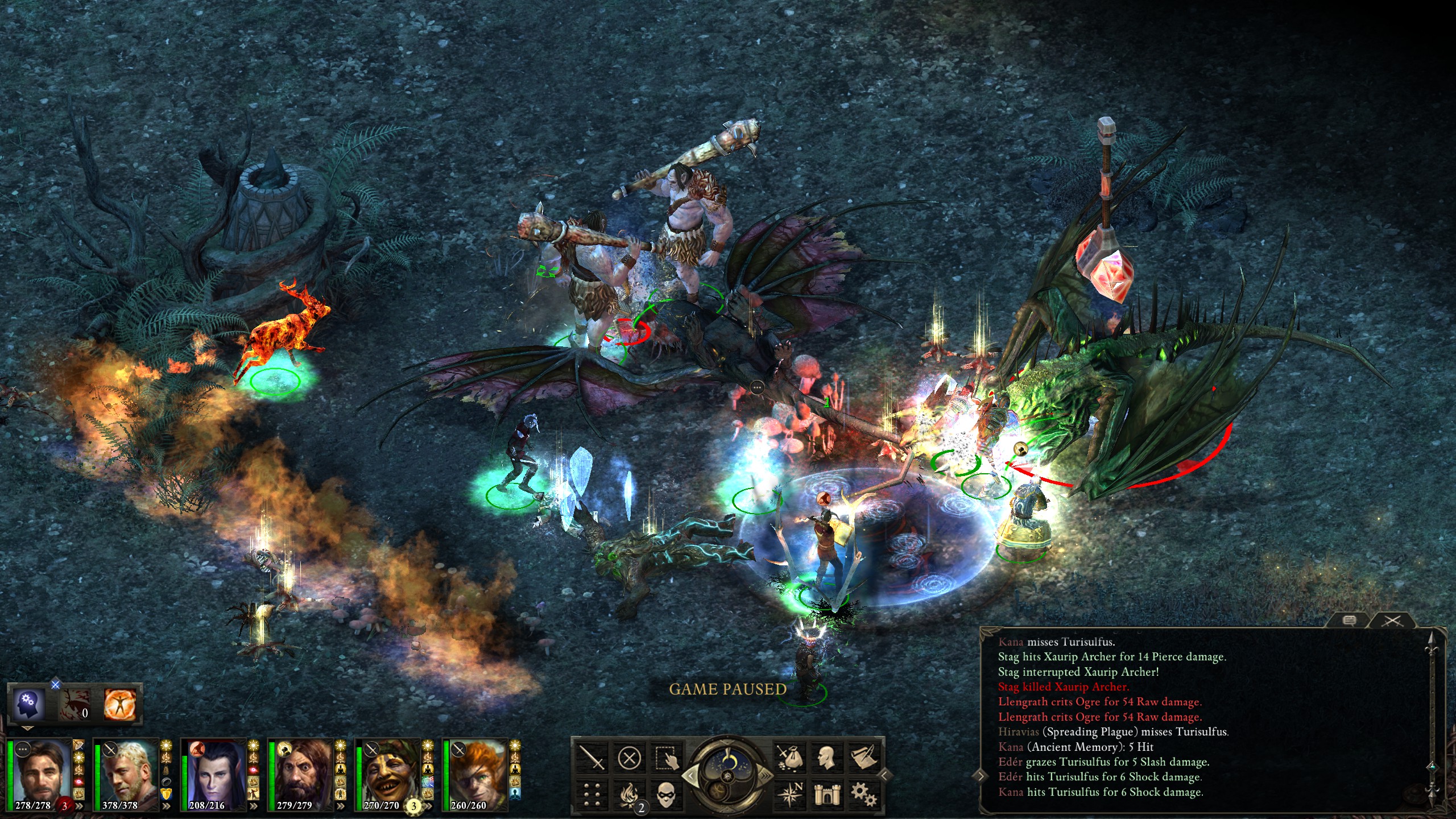
Task: Open the options gears icon
Action: coord(864,795)
